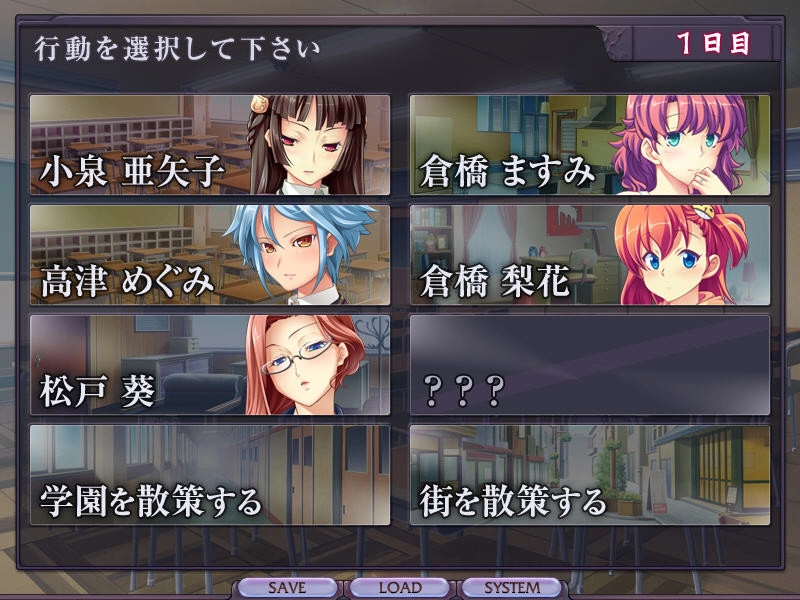Open the LOAD menu
This screenshot has height=600, width=800.
pos(400,588)
